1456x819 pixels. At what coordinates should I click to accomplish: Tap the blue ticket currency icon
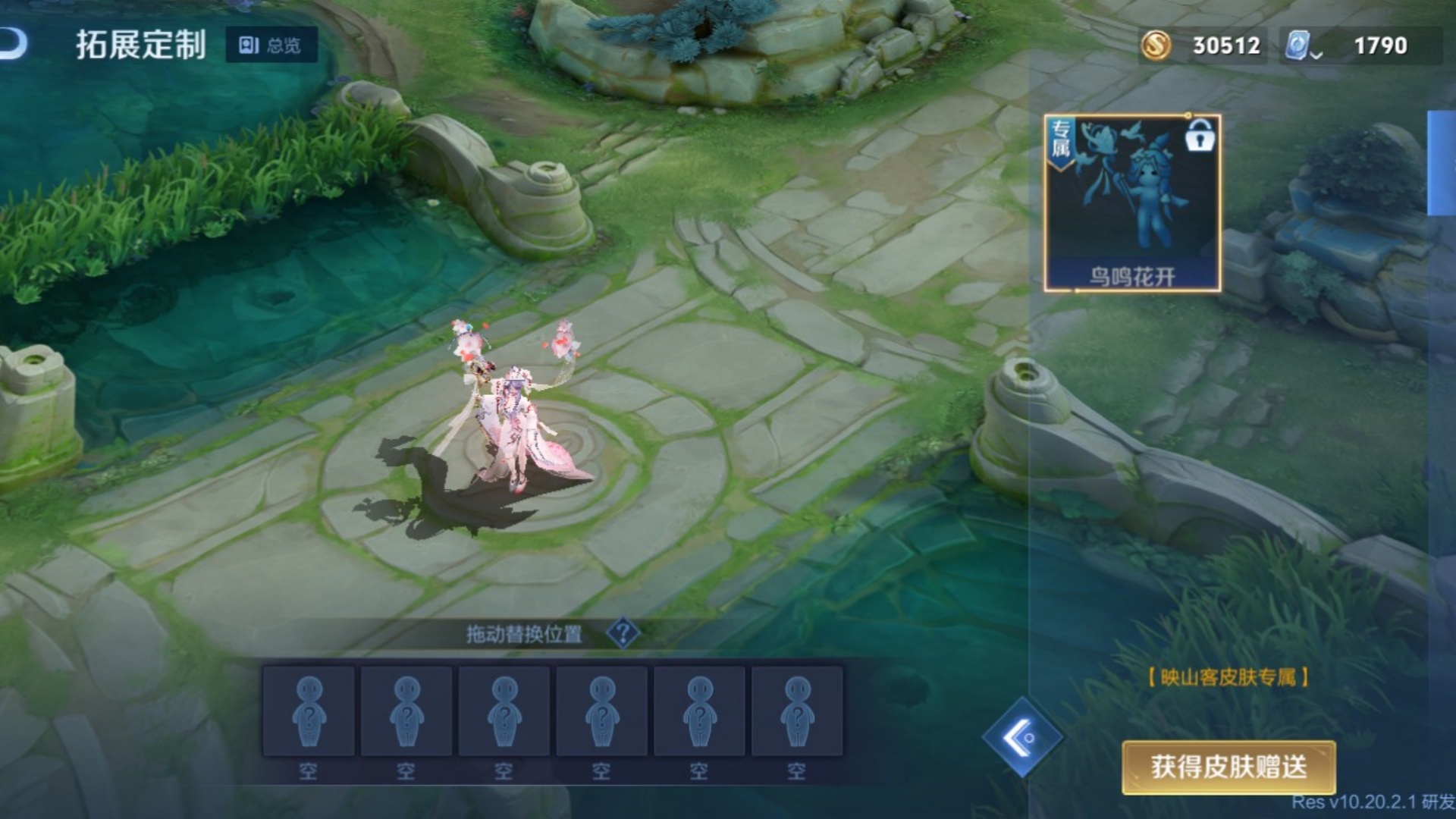[1298, 45]
